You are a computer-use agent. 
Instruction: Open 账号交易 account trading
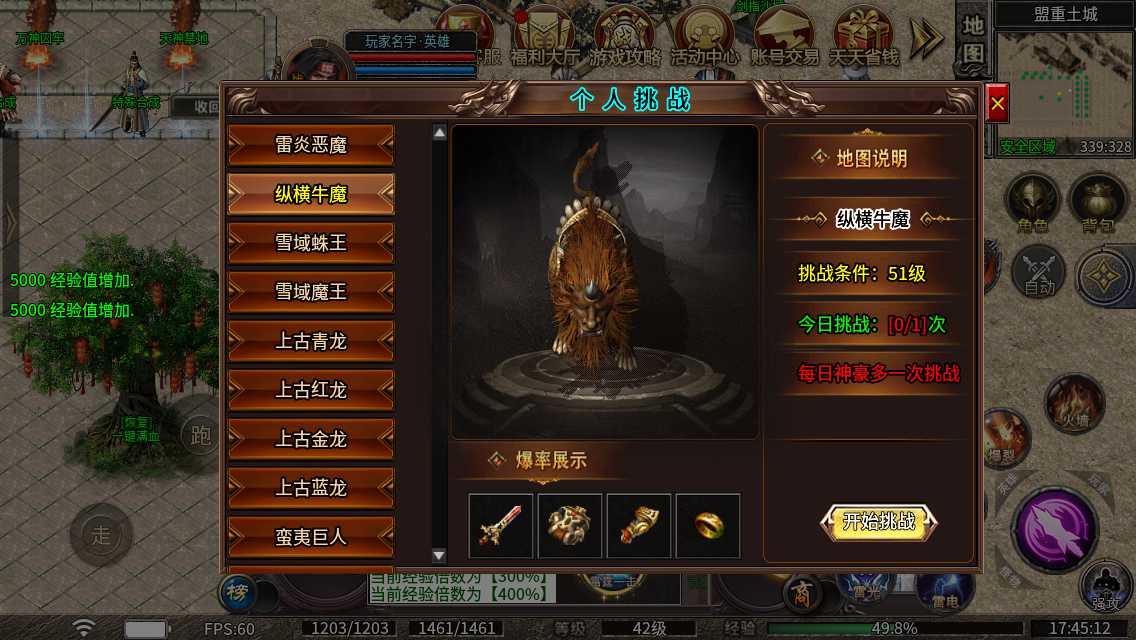[x=783, y=38]
